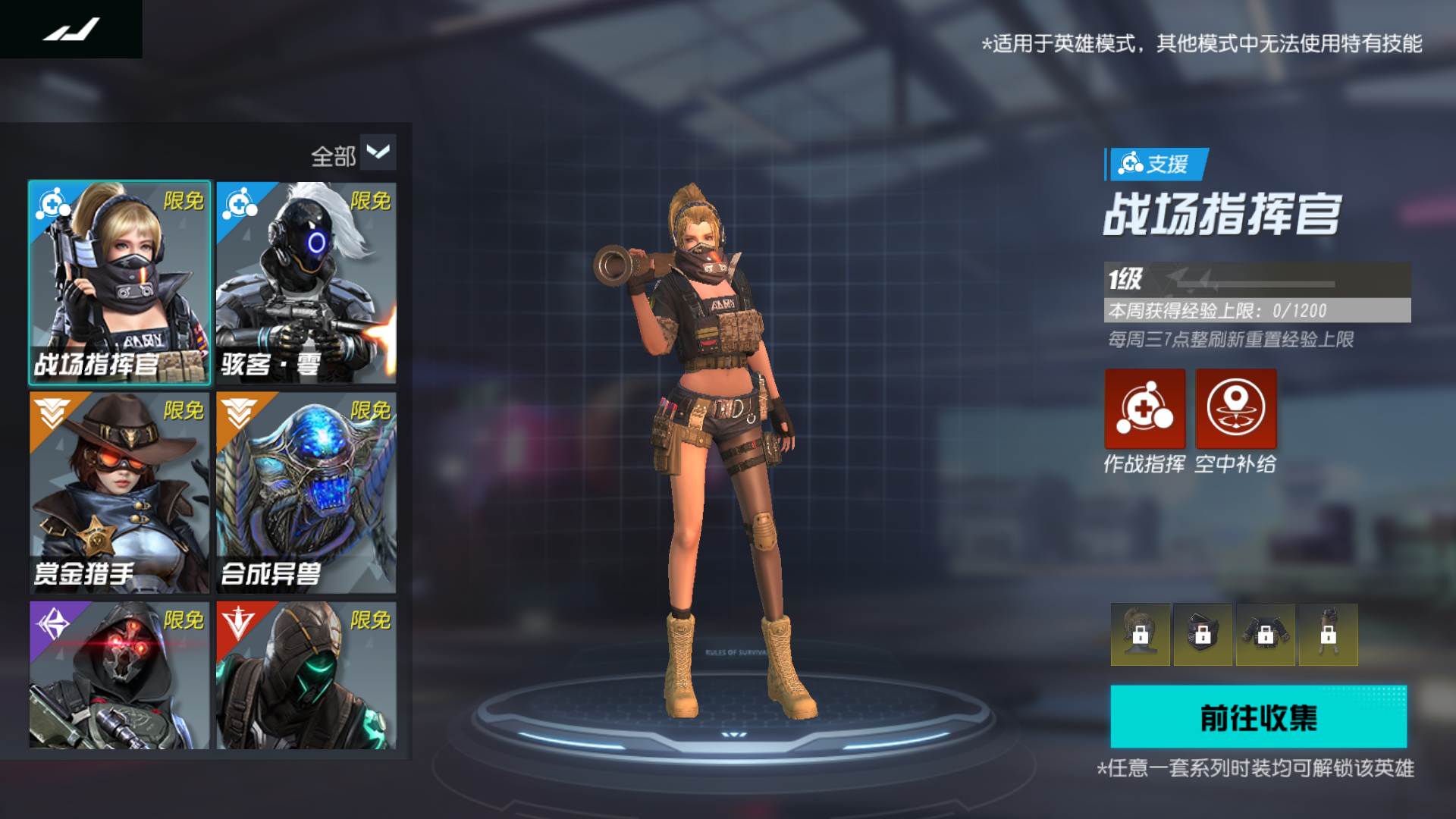Choose the 骇客·零 hero card
Viewport: 1456px width, 819px height.
coord(306,282)
